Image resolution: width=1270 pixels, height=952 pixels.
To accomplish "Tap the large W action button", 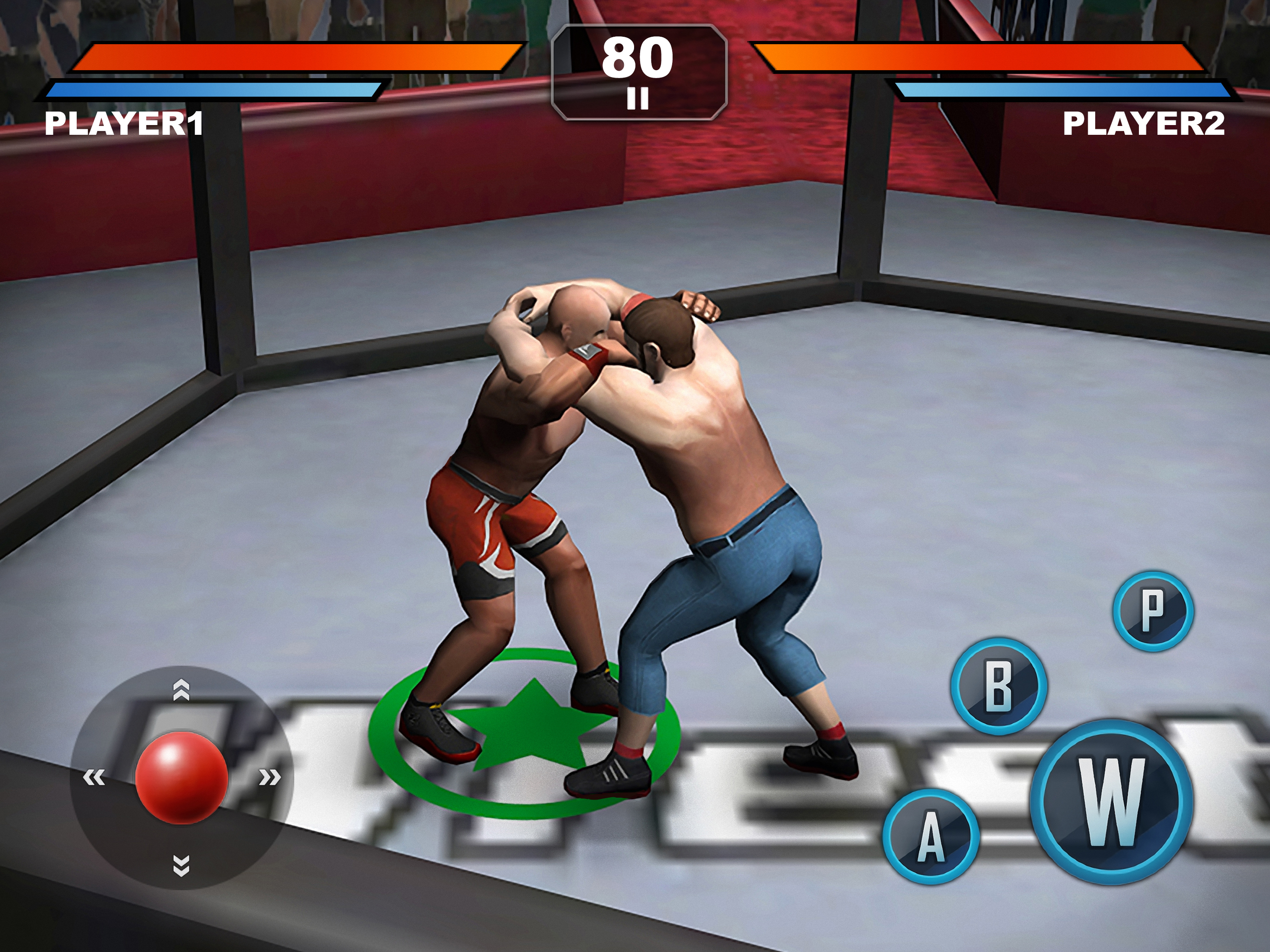I will tap(1112, 801).
